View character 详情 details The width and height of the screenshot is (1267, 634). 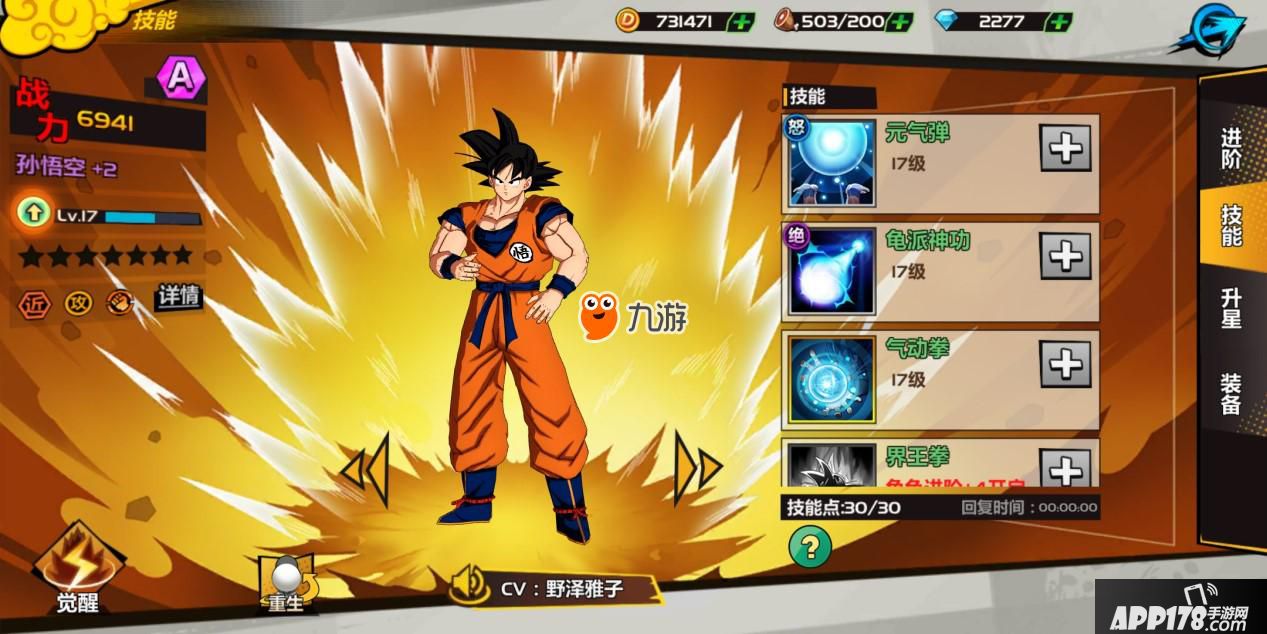178,297
